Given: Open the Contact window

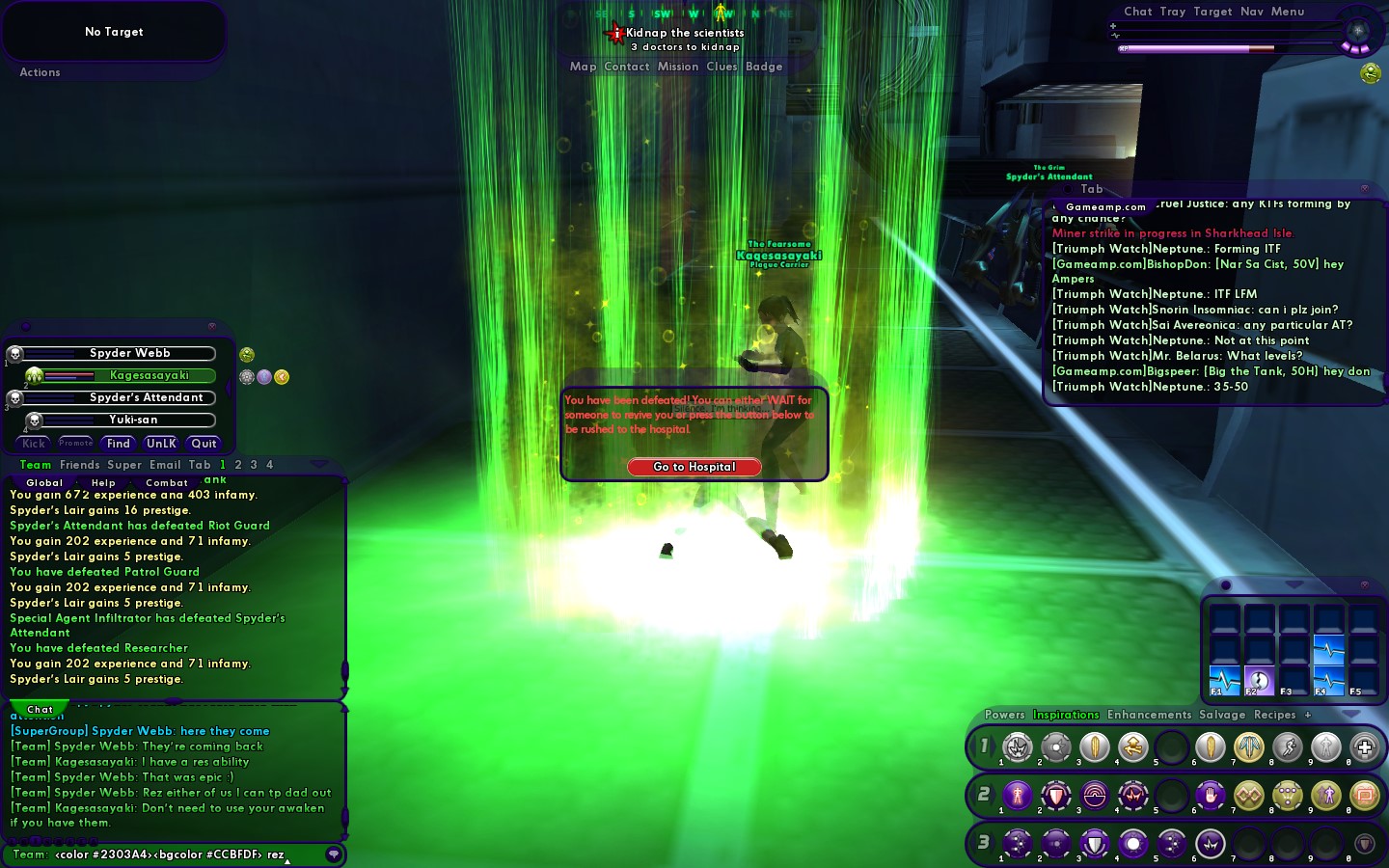Looking at the screenshot, I should click(x=626, y=67).
